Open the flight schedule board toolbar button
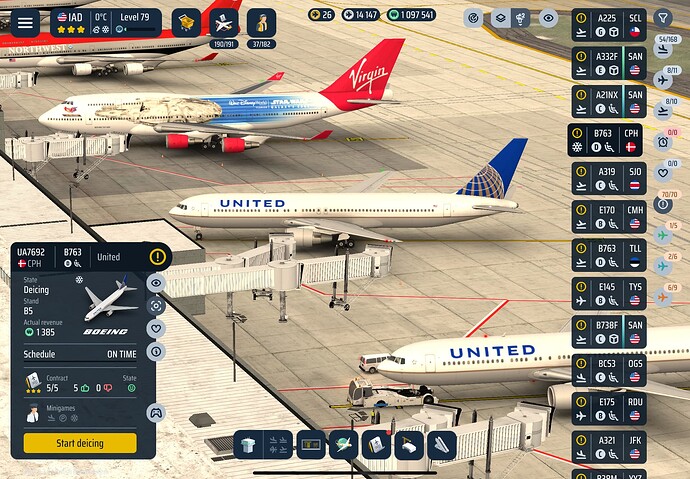 (x=311, y=444)
